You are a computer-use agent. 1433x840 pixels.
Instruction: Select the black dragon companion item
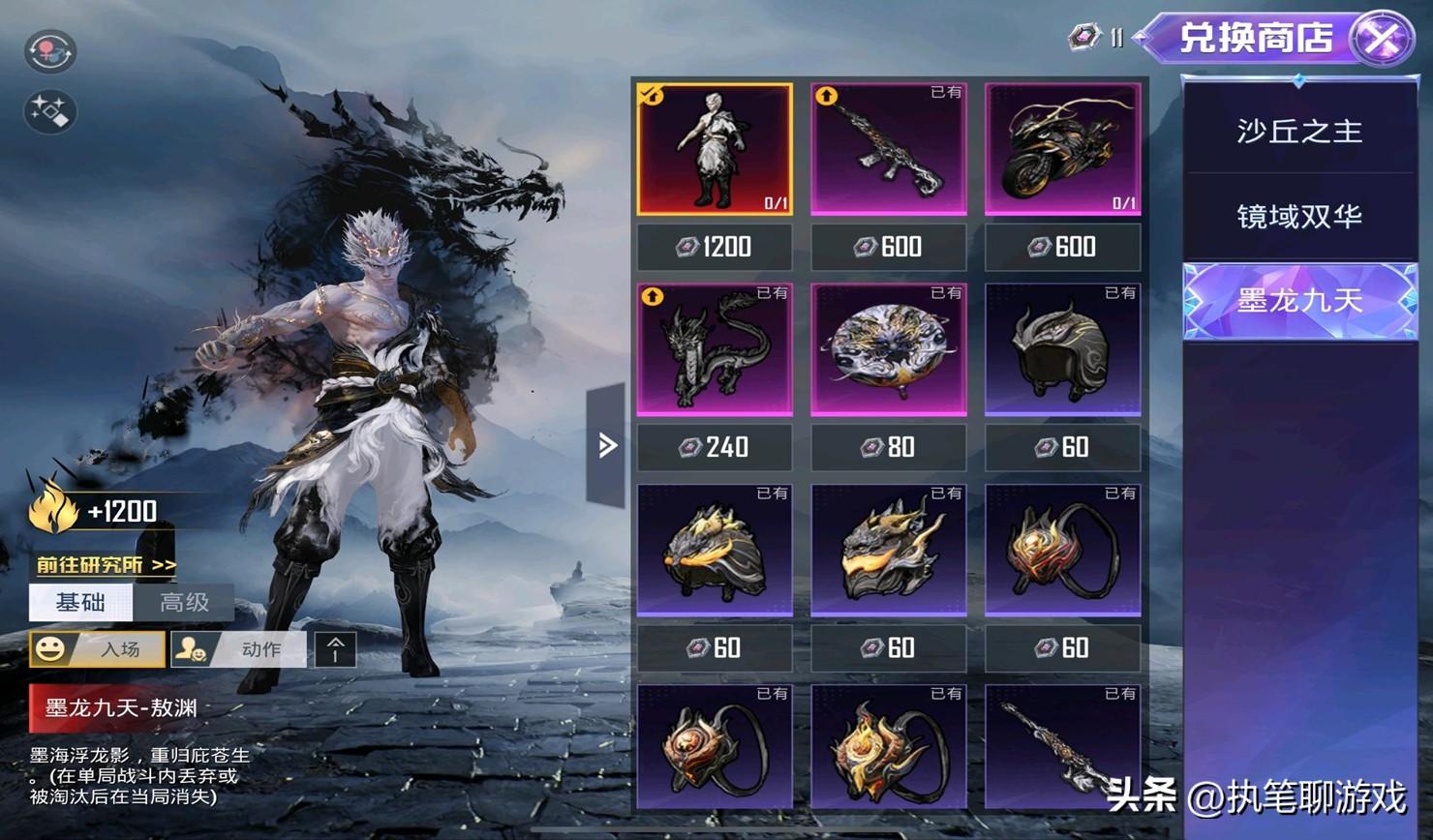715,349
